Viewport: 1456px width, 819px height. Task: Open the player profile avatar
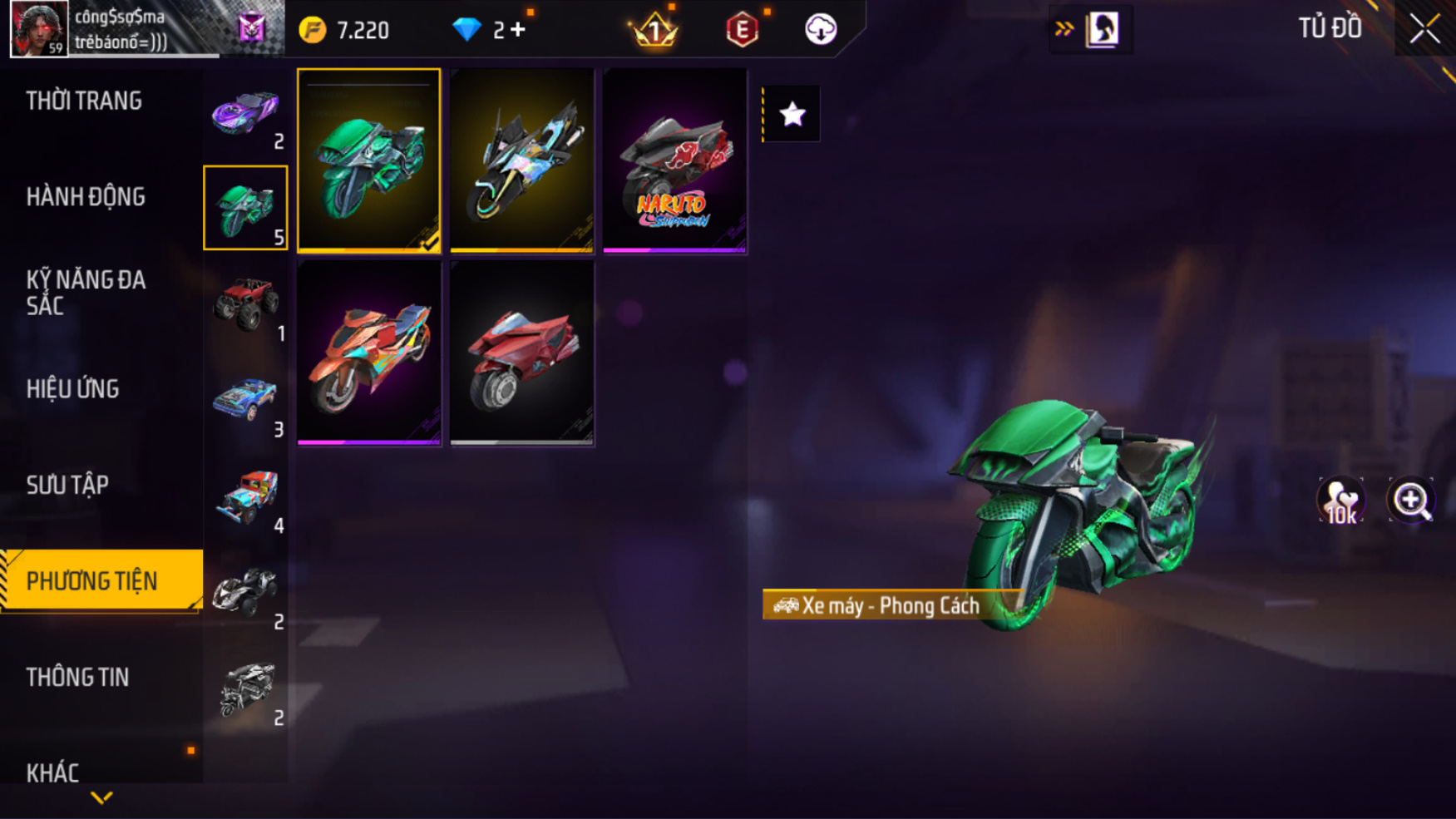pos(39,28)
